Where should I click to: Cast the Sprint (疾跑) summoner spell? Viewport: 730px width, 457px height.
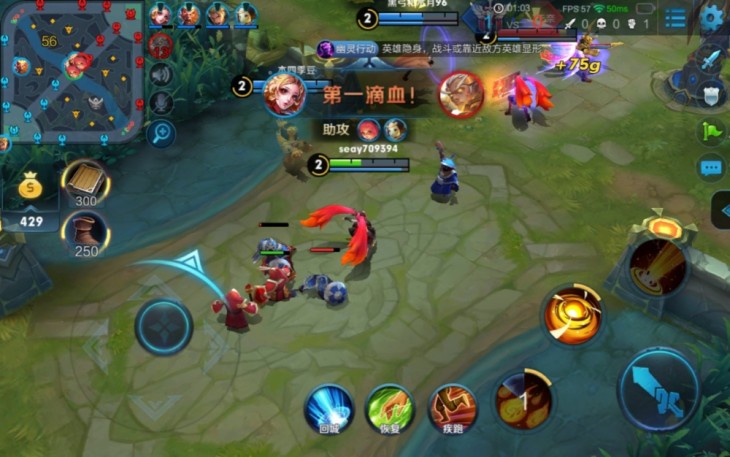point(452,409)
